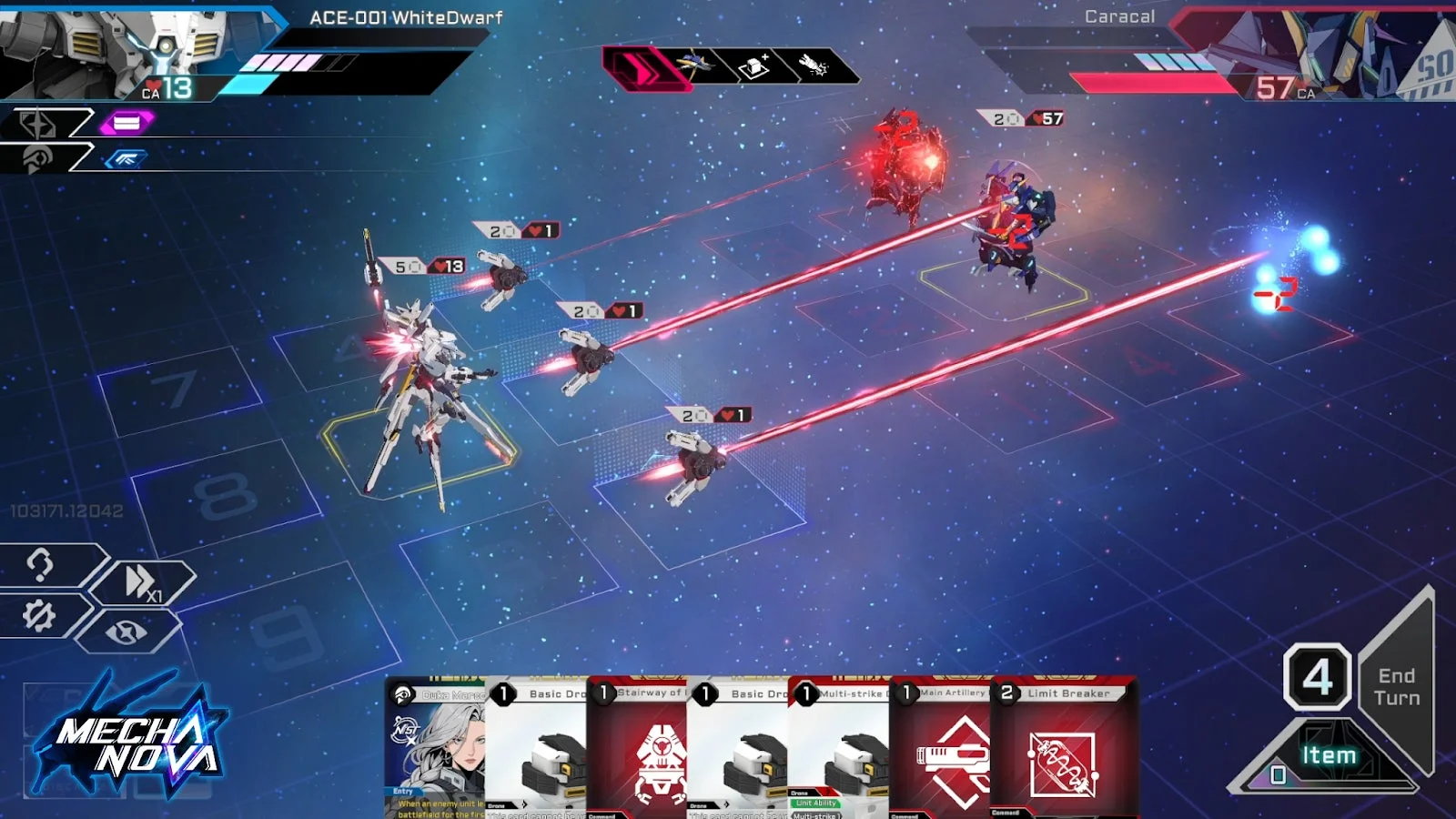Click the aircraft icon in the turn-order bar
The width and height of the screenshot is (1456, 819).
[692, 64]
